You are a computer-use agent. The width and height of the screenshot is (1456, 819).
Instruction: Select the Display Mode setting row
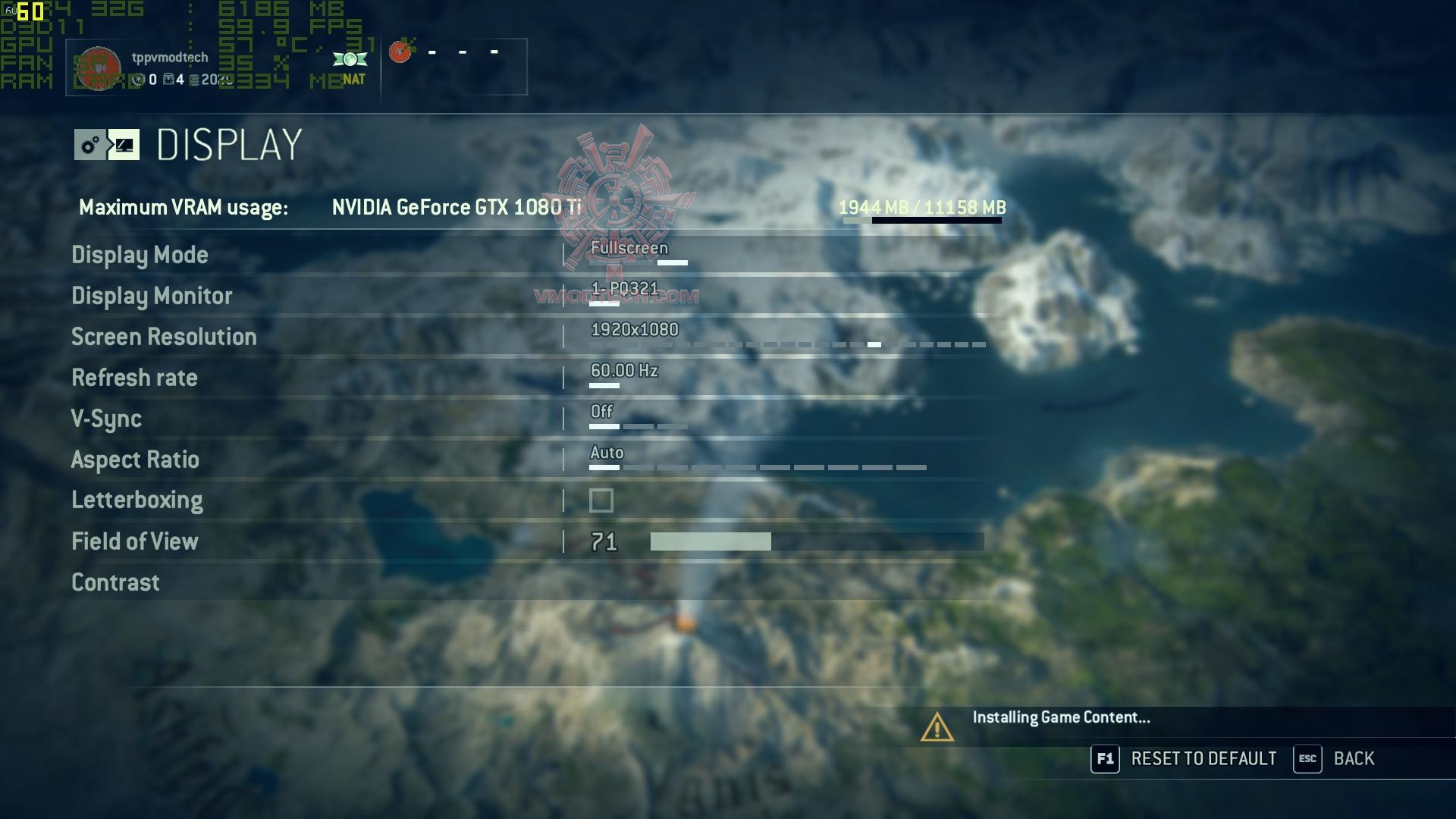pyautogui.click(x=140, y=255)
